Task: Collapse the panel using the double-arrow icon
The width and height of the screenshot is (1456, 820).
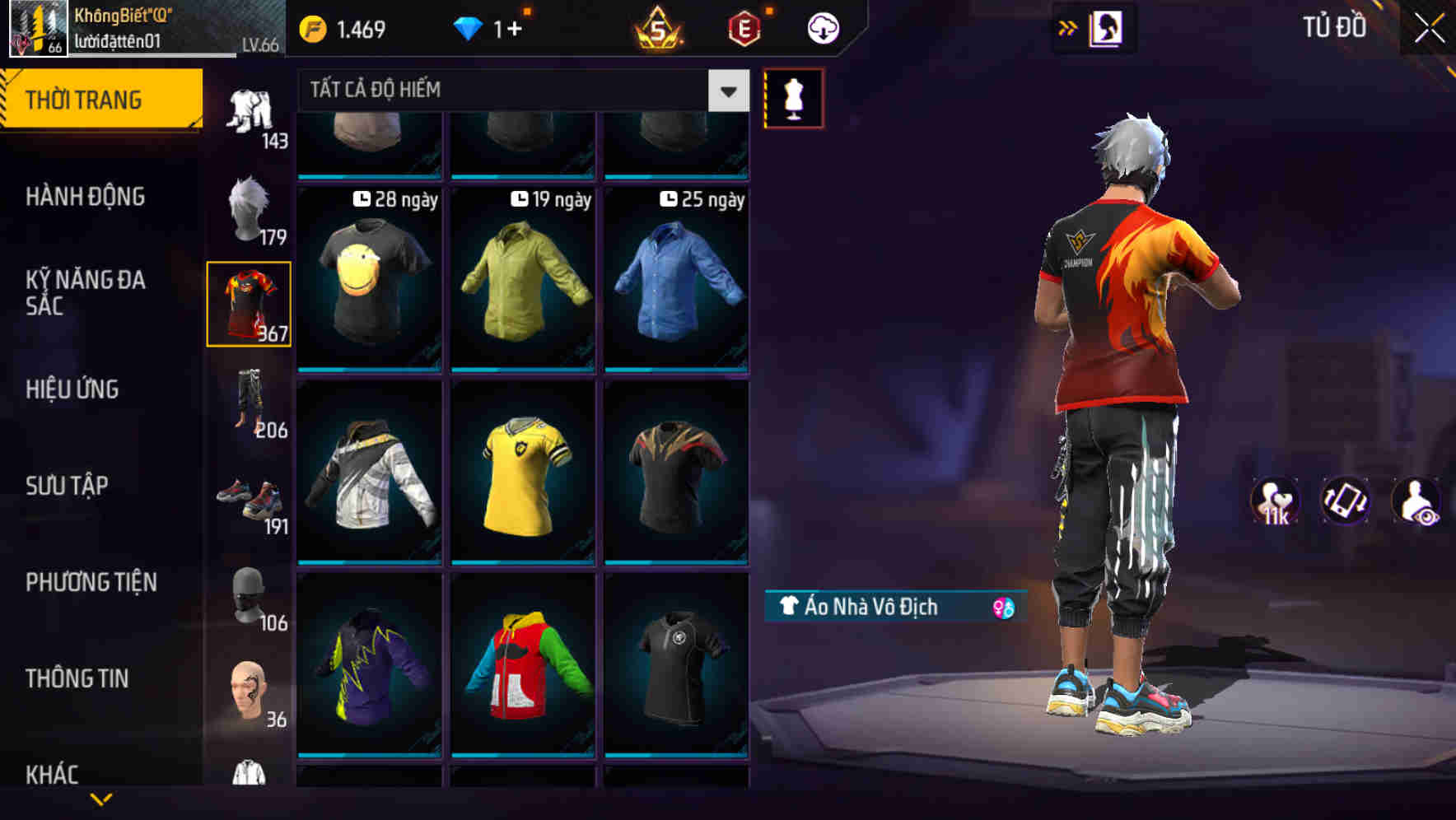Action: click(1068, 26)
